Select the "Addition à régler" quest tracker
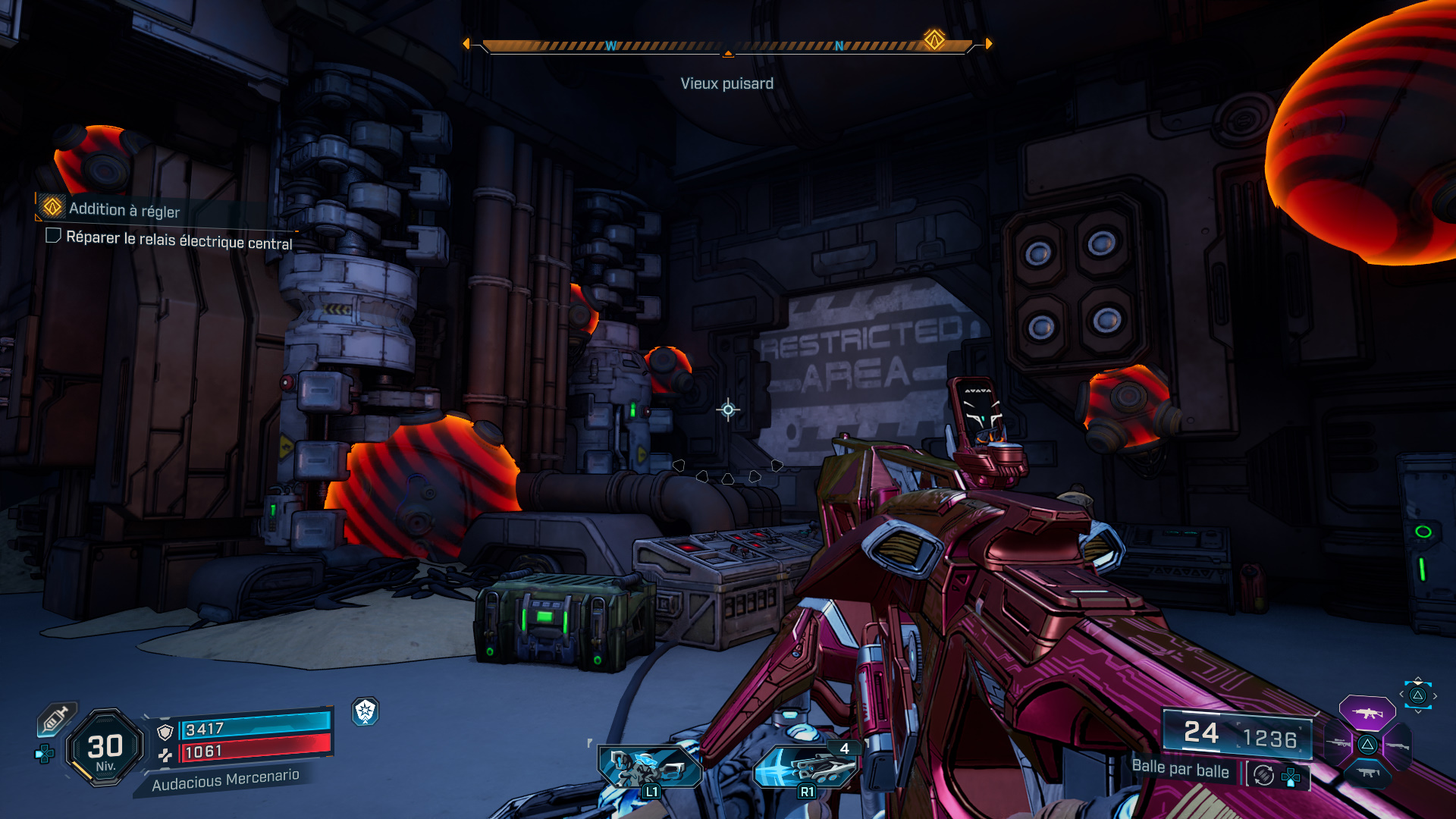 pyautogui.click(x=124, y=209)
